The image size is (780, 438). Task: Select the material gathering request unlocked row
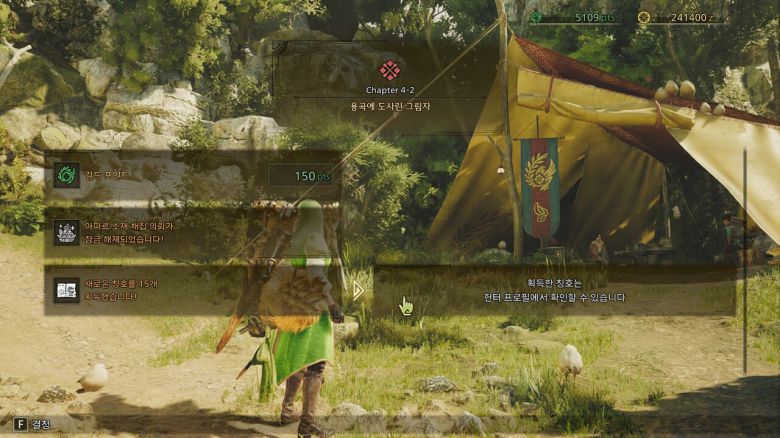pos(190,232)
